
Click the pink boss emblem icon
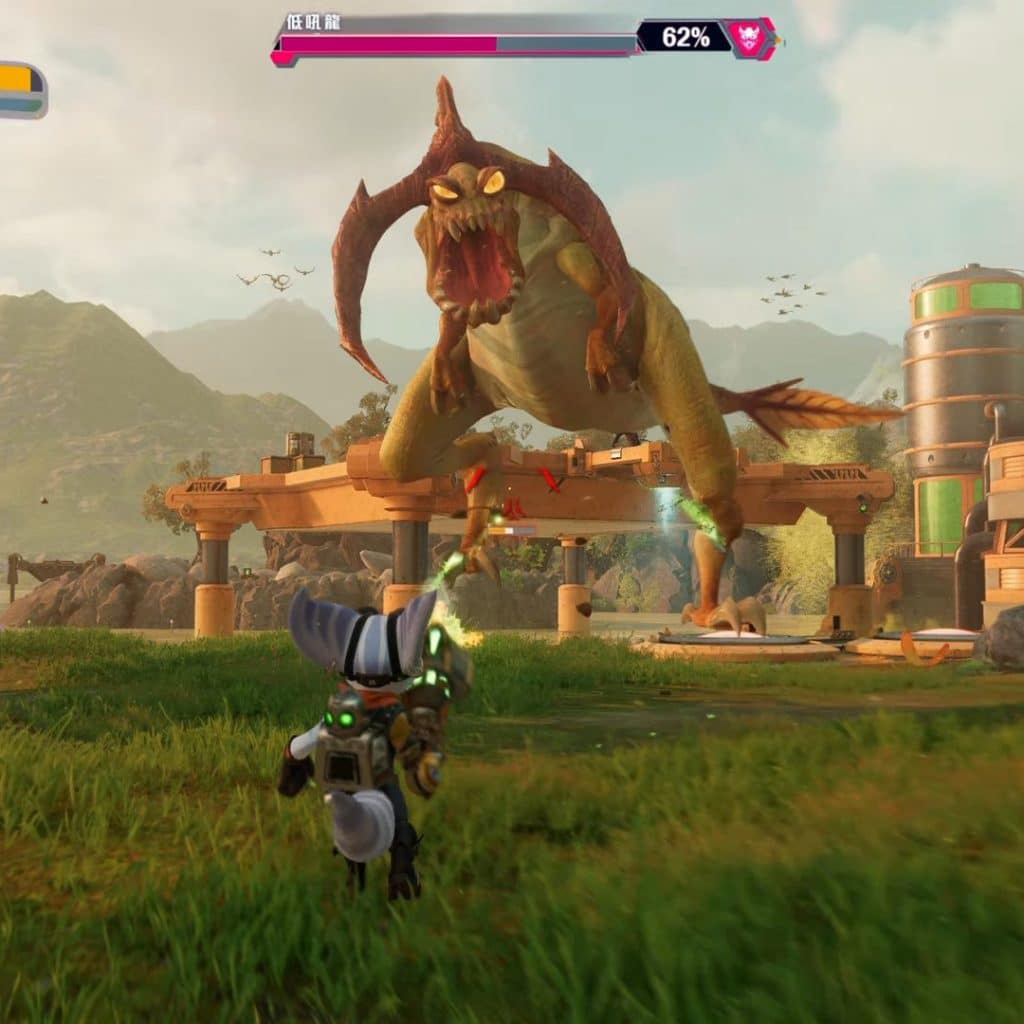pyautogui.click(x=750, y=38)
